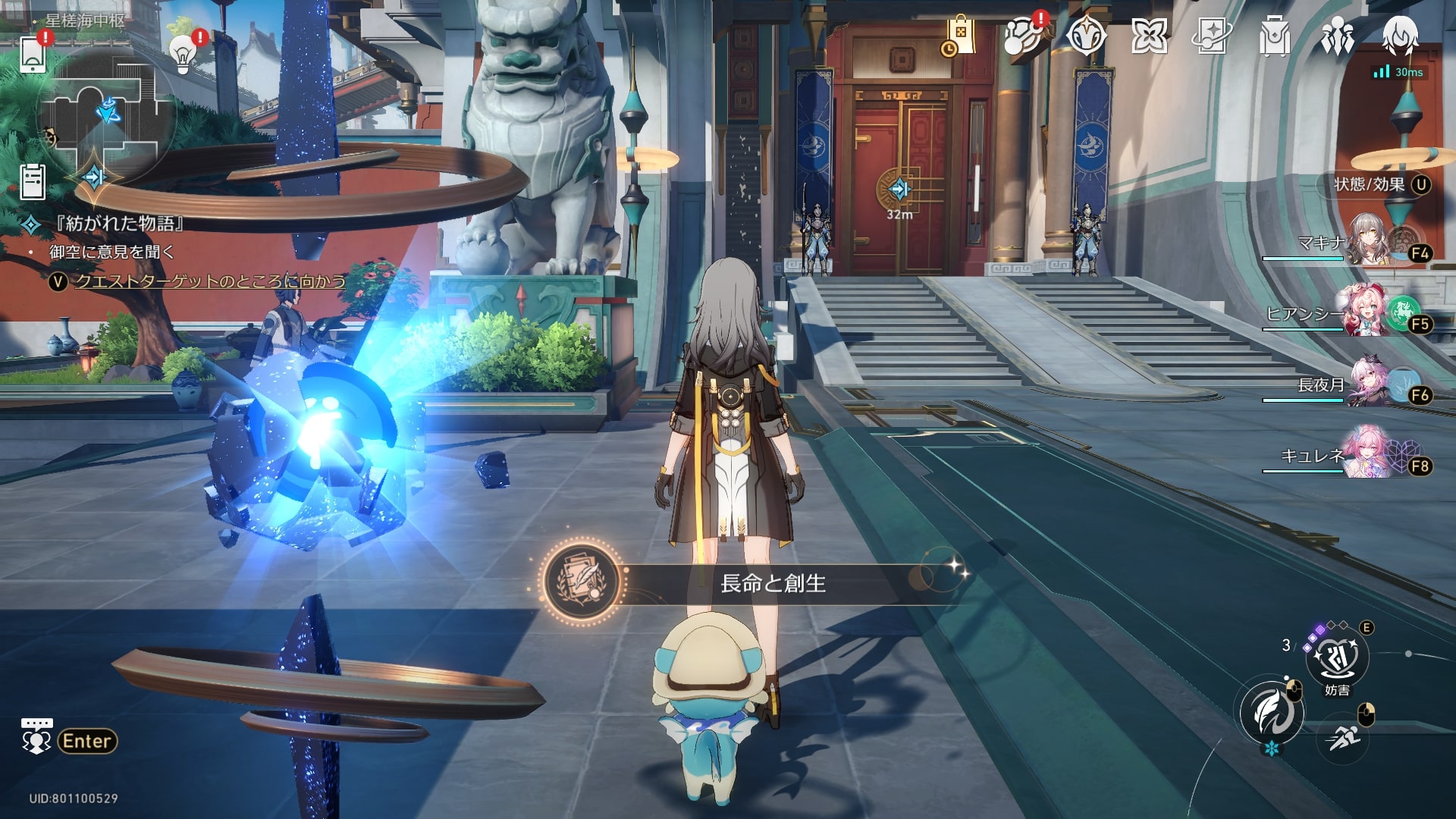Select the 『紡がれた物語』 quest tracker
This screenshot has height=819, width=1456.
(119, 224)
